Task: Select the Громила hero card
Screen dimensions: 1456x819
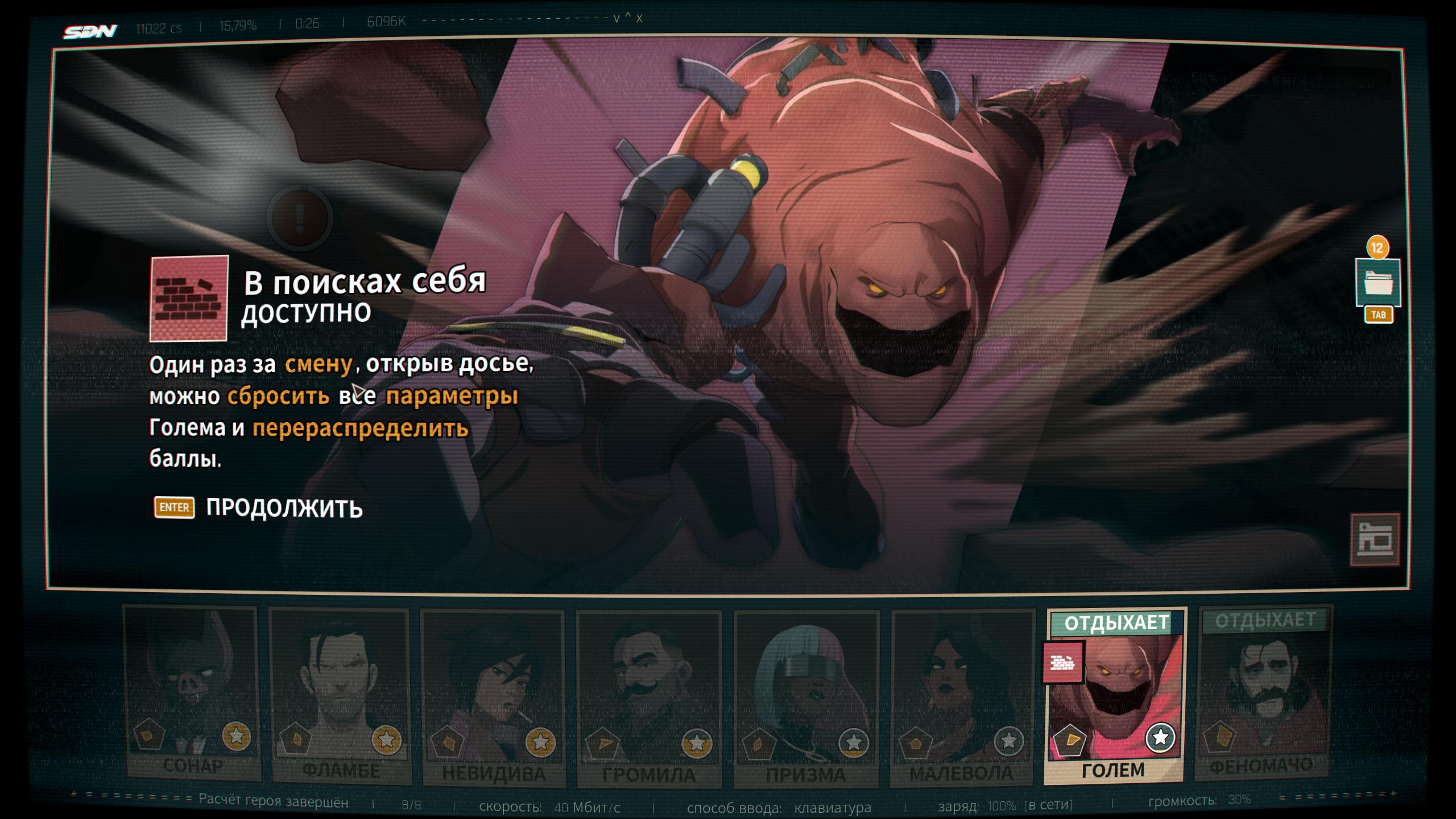Action: [x=649, y=700]
